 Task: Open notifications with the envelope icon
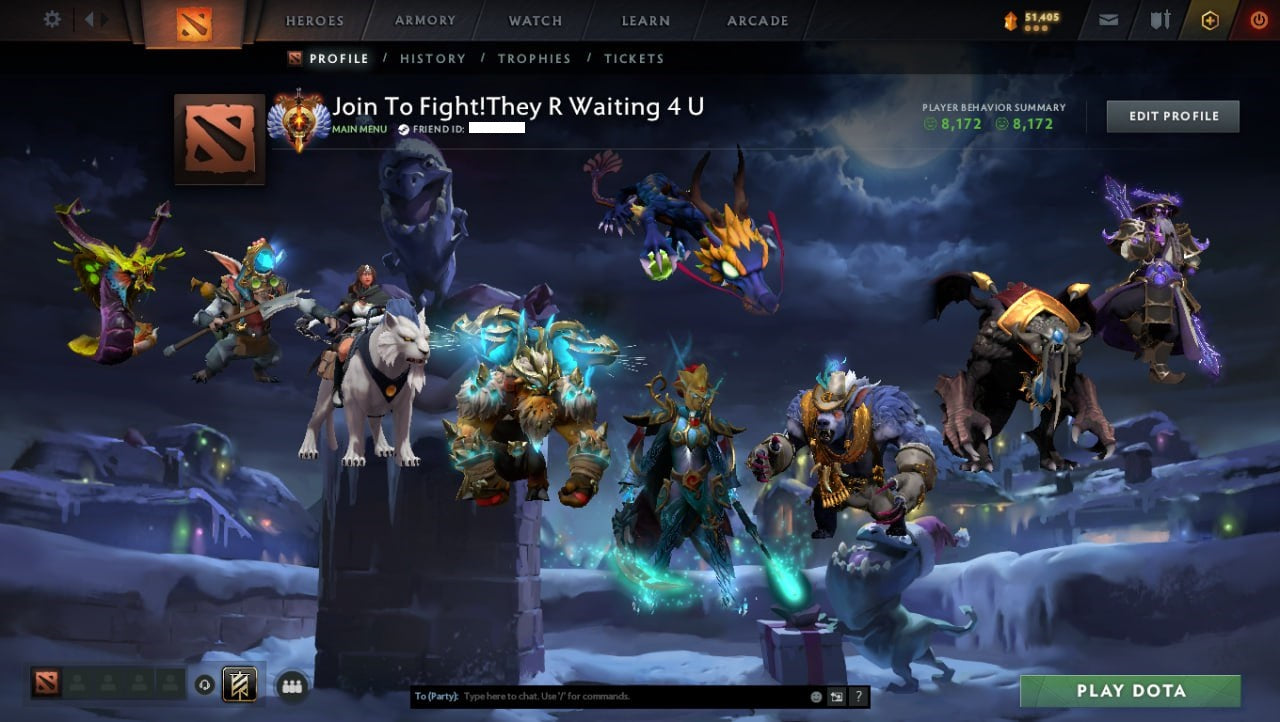1107,19
